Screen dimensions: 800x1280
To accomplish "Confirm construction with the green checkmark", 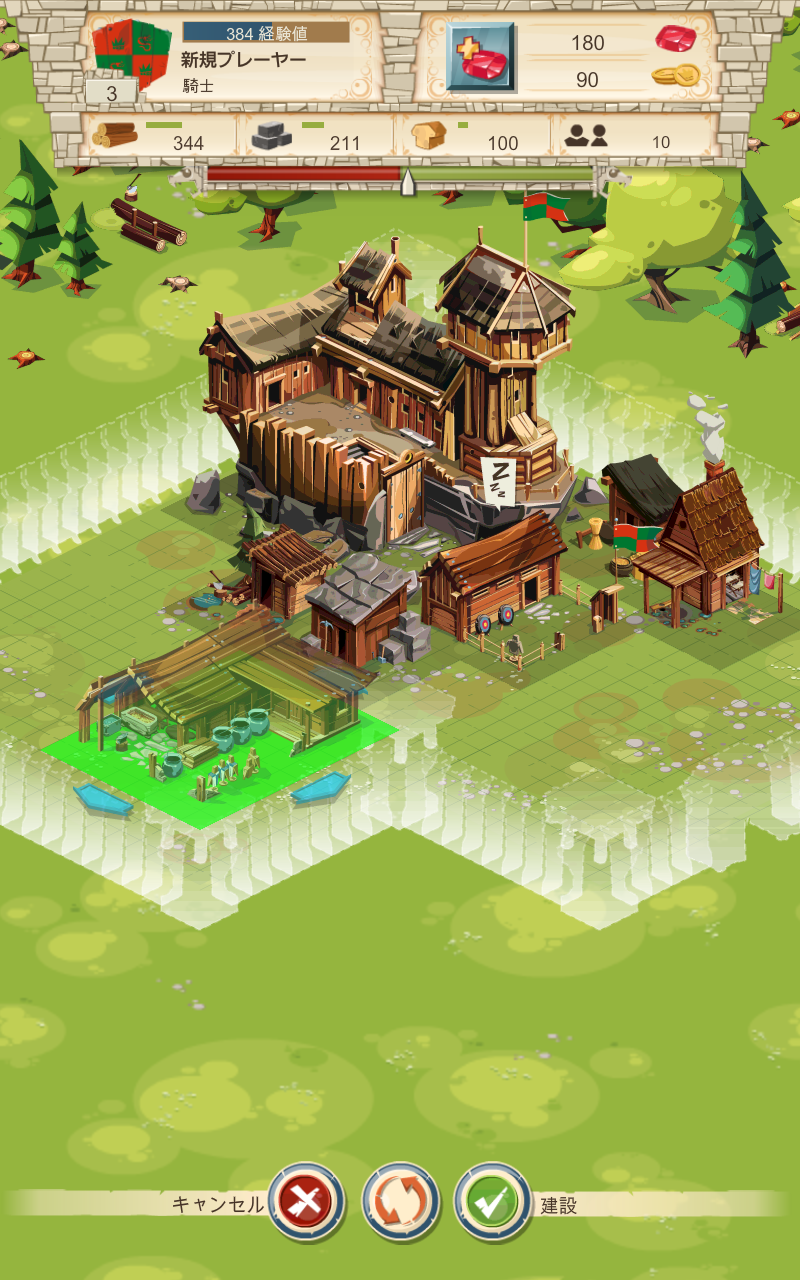I will point(492,1203).
